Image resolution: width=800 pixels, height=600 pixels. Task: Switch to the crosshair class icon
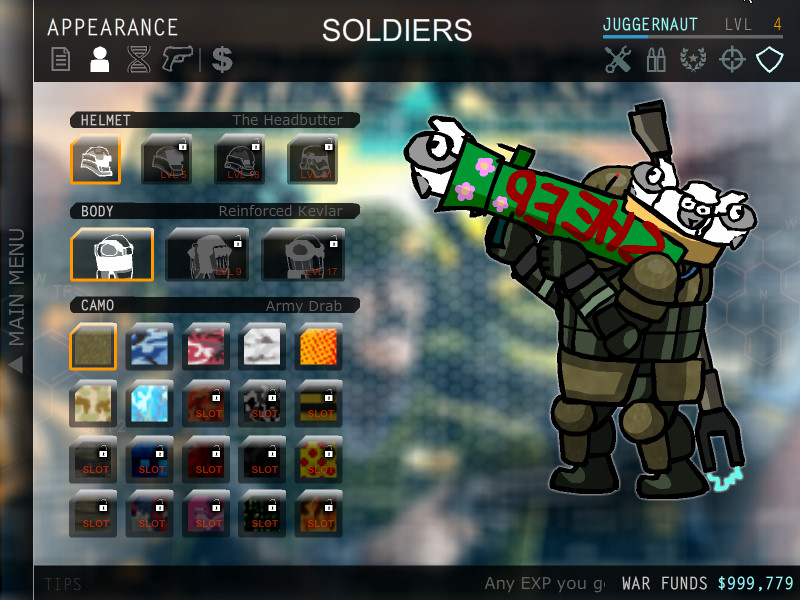[733, 60]
